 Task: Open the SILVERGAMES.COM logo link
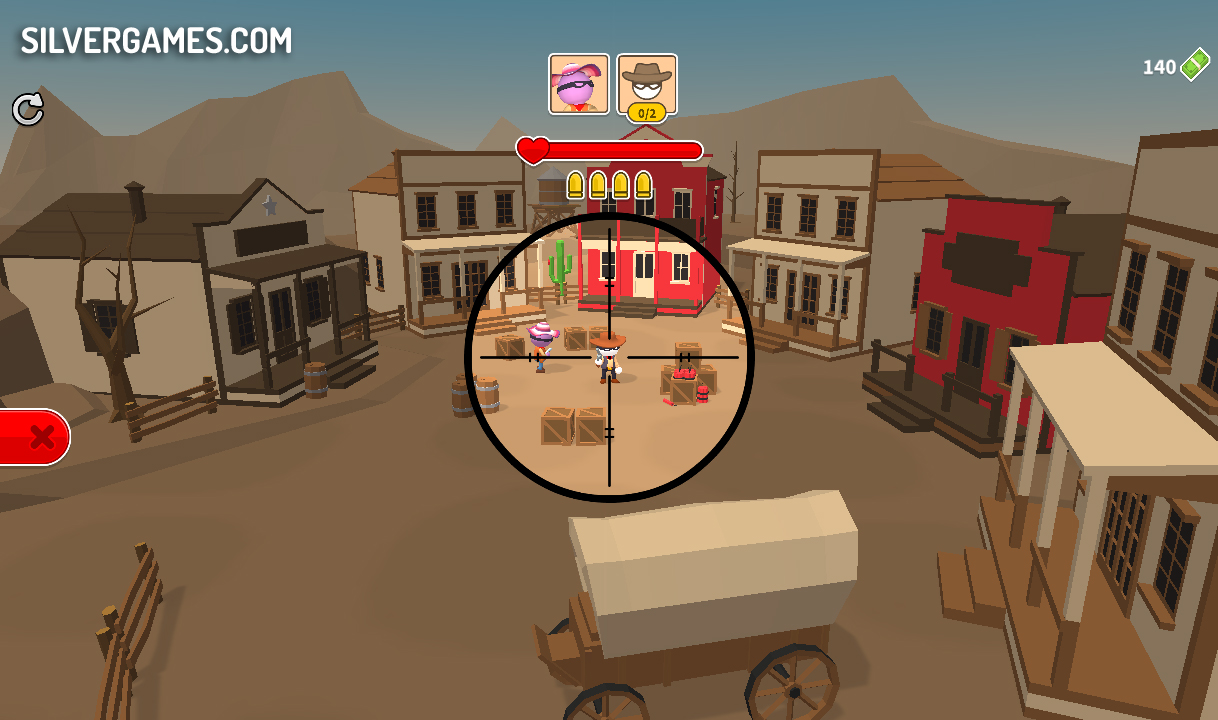point(157,41)
